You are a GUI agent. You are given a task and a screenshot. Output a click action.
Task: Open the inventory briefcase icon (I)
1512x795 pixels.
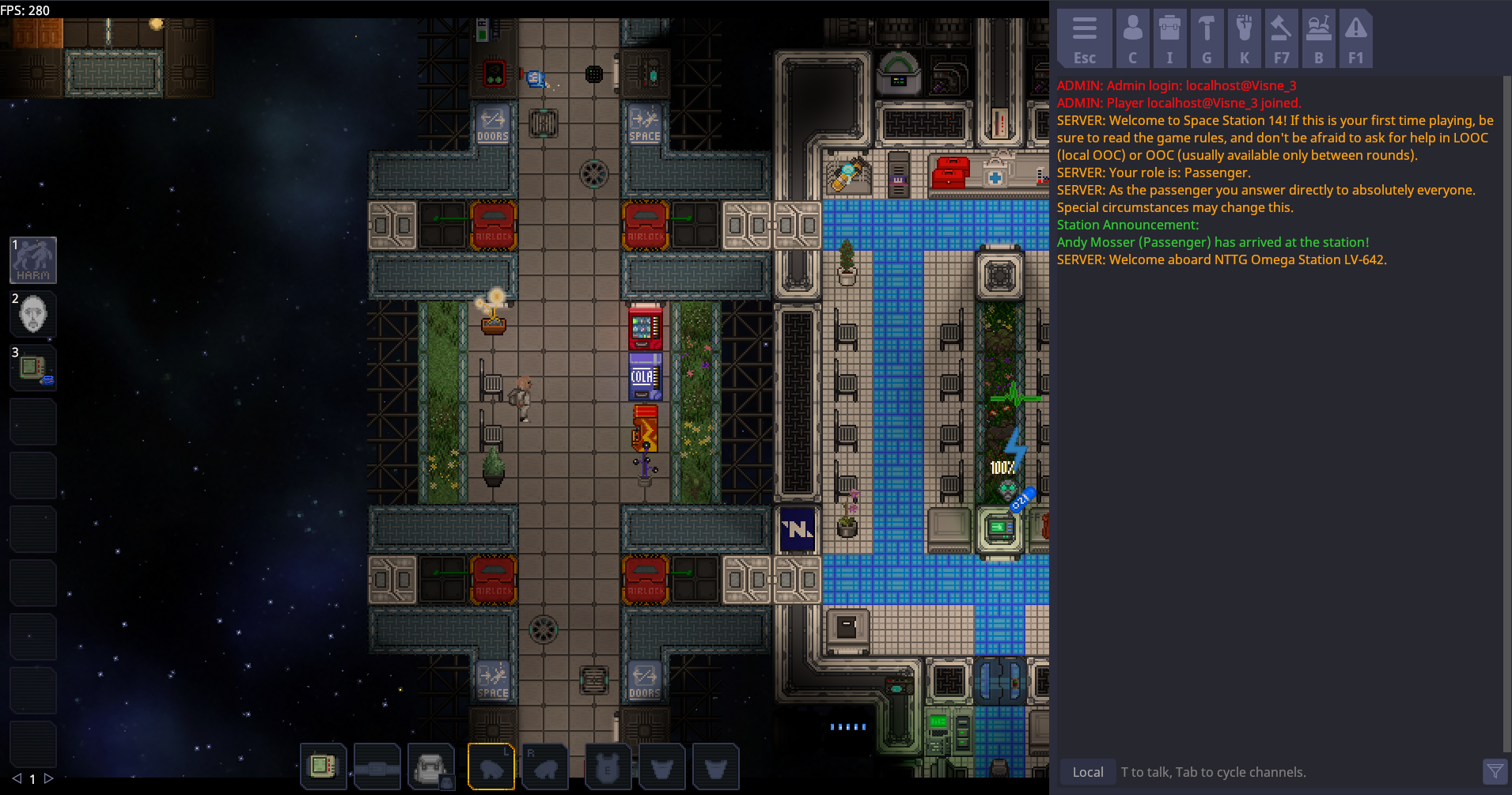coord(1169,36)
